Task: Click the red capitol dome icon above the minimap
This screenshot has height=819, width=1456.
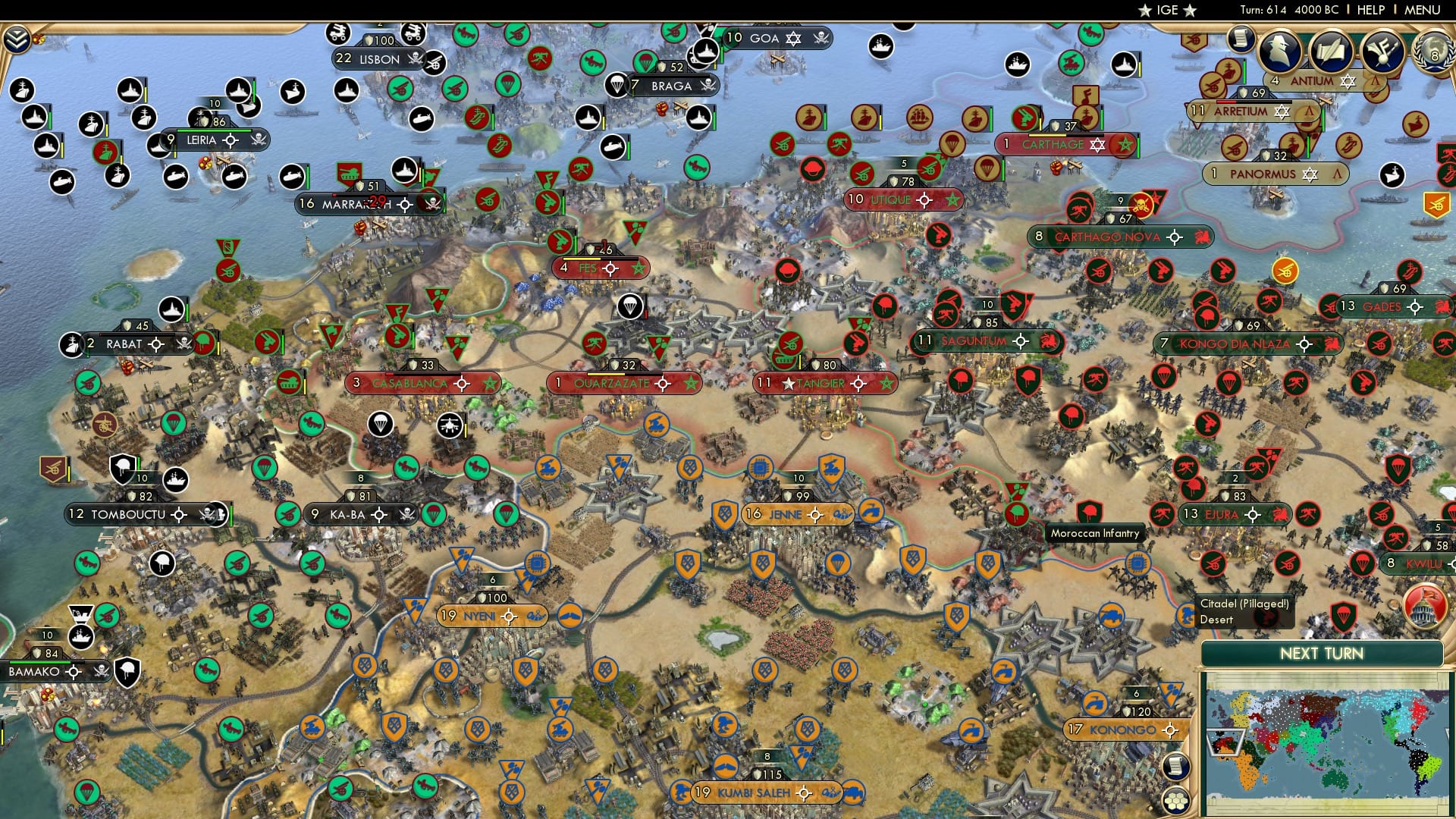Action: pyautogui.click(x=1425, y=604)
